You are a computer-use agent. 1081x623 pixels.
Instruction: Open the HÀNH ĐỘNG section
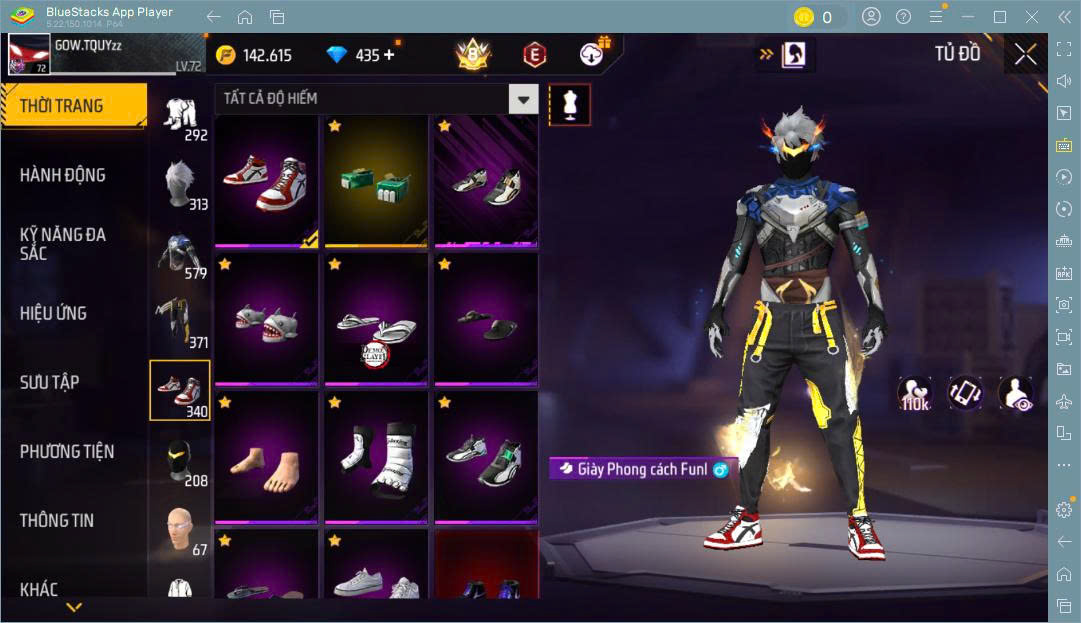coord(63,175)
